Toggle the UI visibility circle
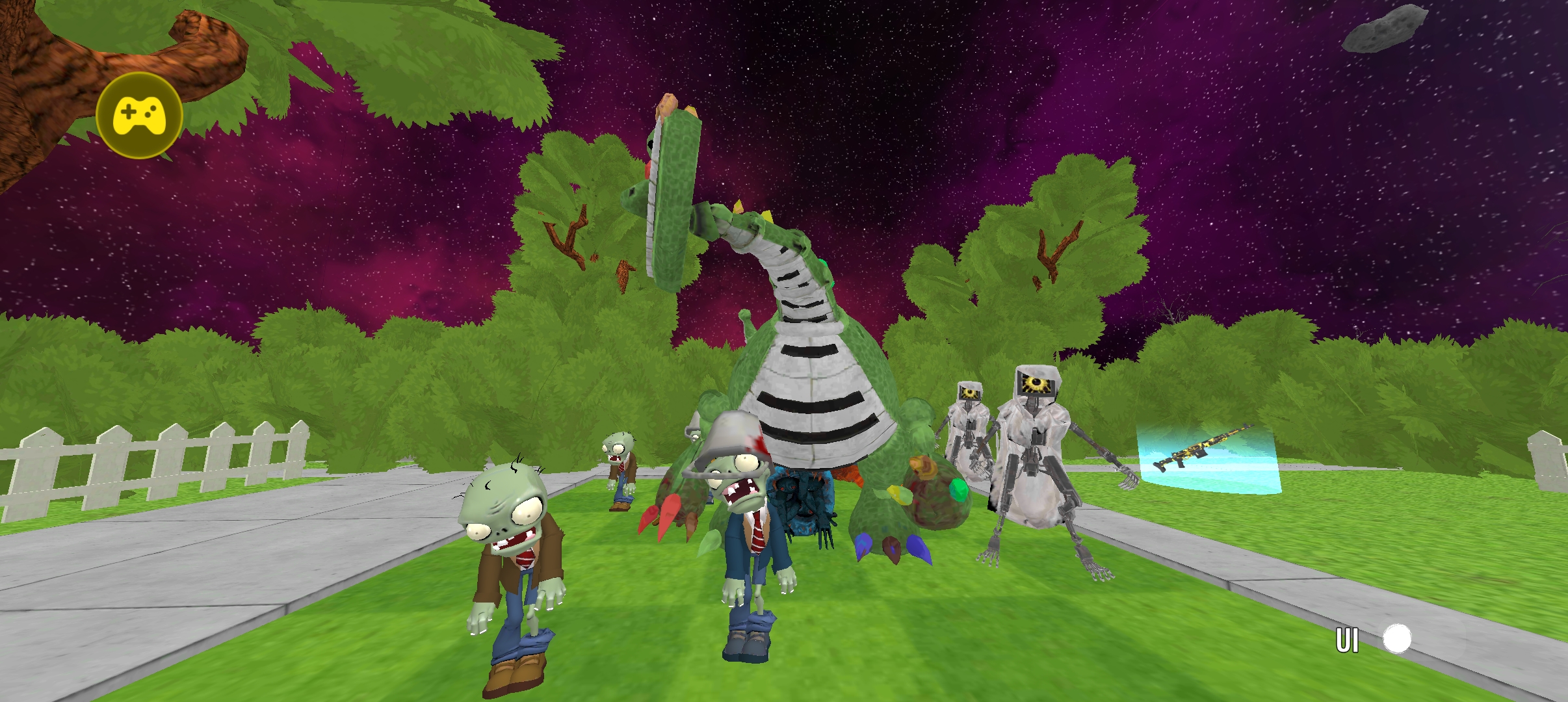Screen dimensions: 1568x702 (1396, 639)
